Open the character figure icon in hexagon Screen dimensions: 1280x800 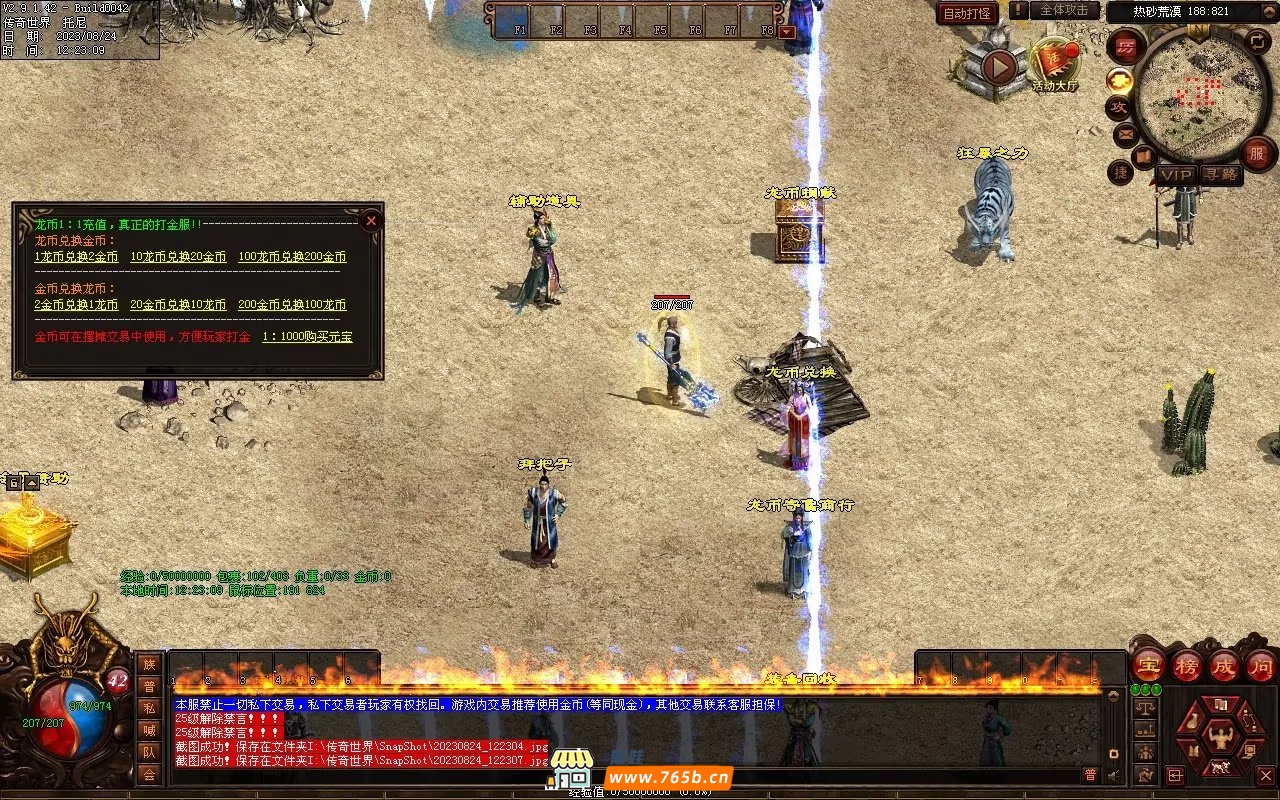(1219, 737)
